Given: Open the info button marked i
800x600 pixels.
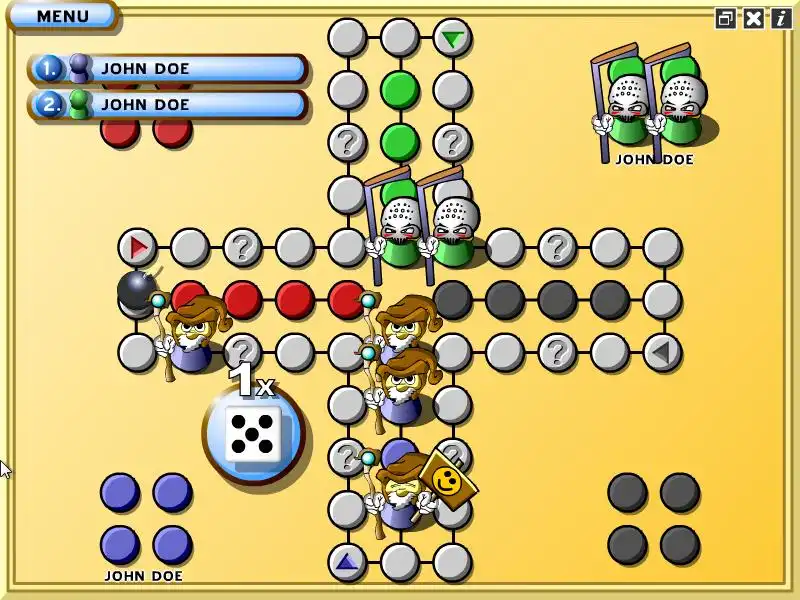Looking at the screenshot, I should [x=780, y=18].
